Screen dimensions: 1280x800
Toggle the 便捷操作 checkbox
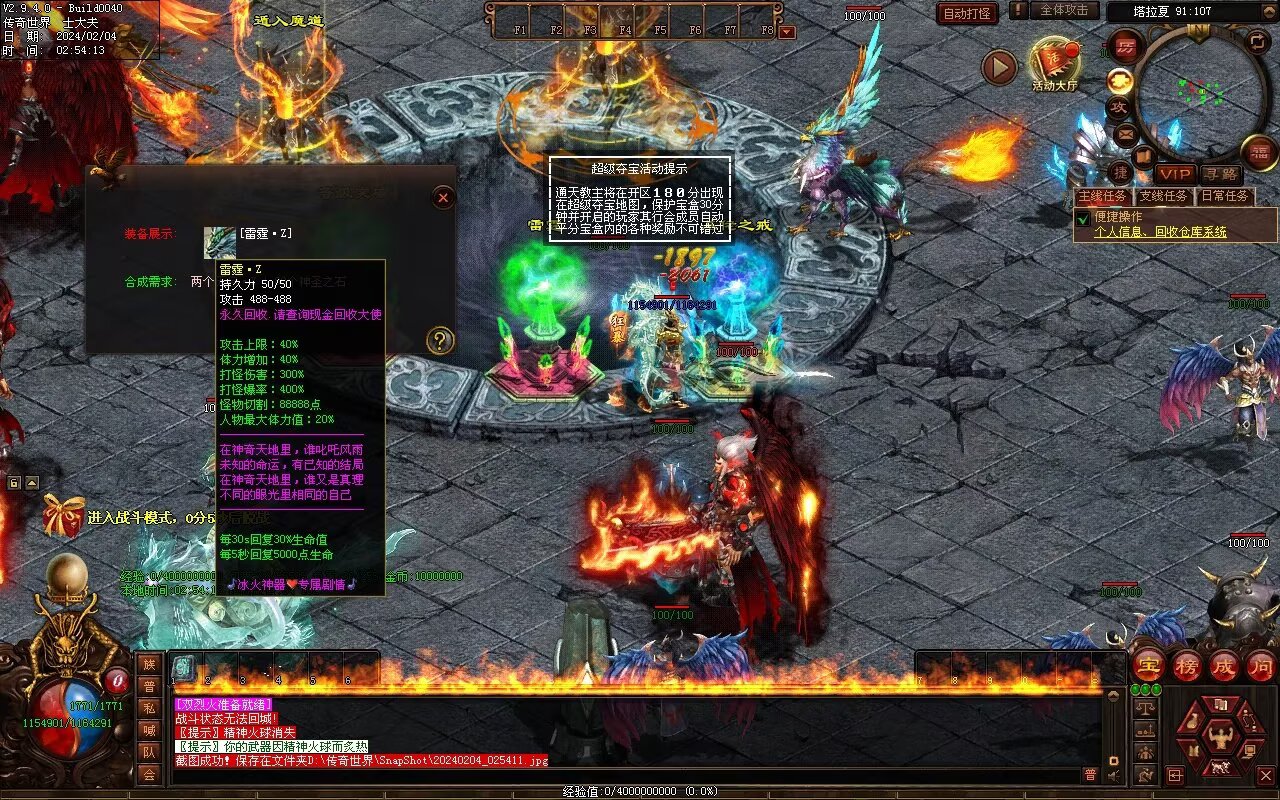[x=1082, y=218]
